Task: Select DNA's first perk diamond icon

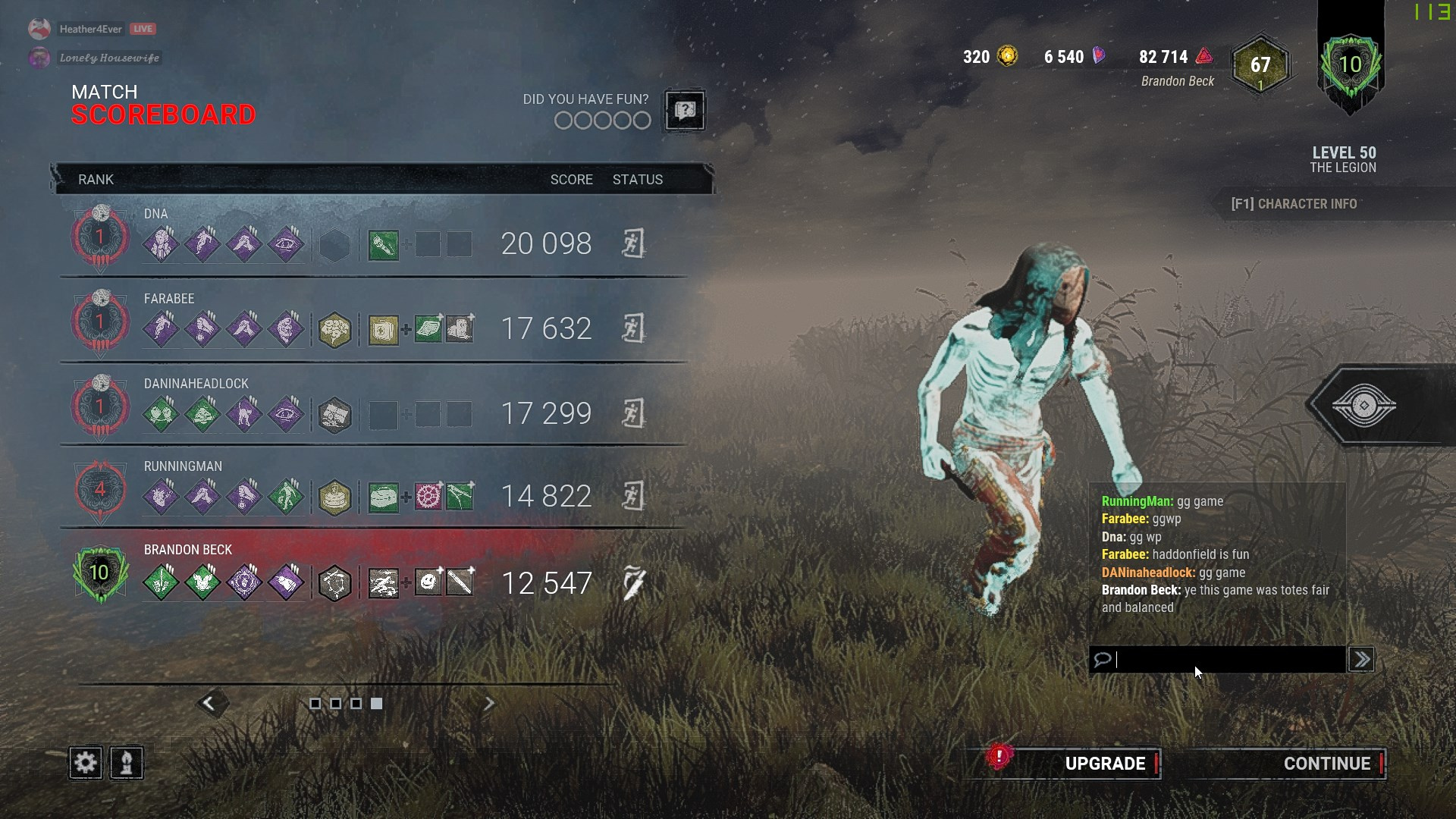Action: coord(162,243)
